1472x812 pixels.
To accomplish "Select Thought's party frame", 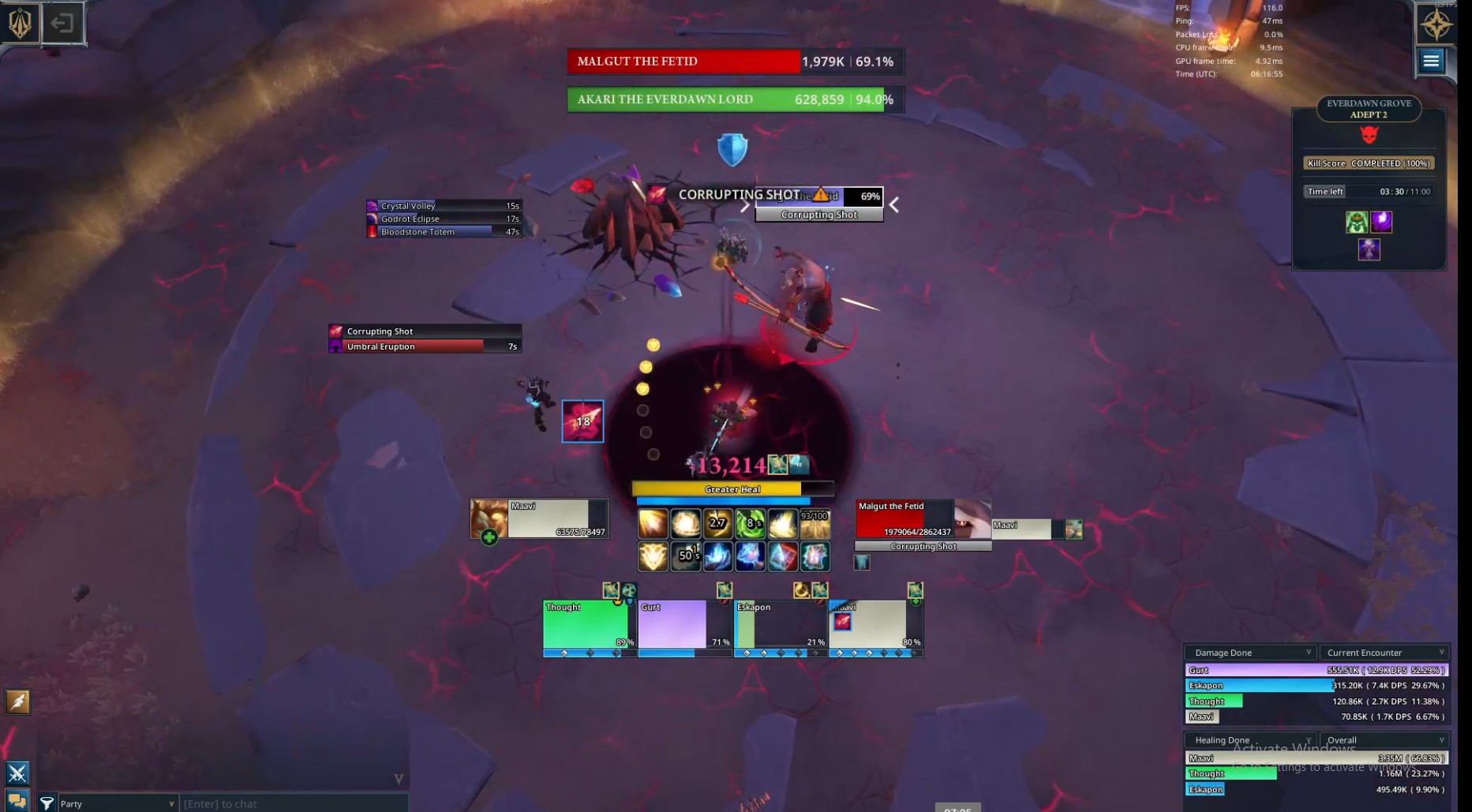I will [589, 624].
